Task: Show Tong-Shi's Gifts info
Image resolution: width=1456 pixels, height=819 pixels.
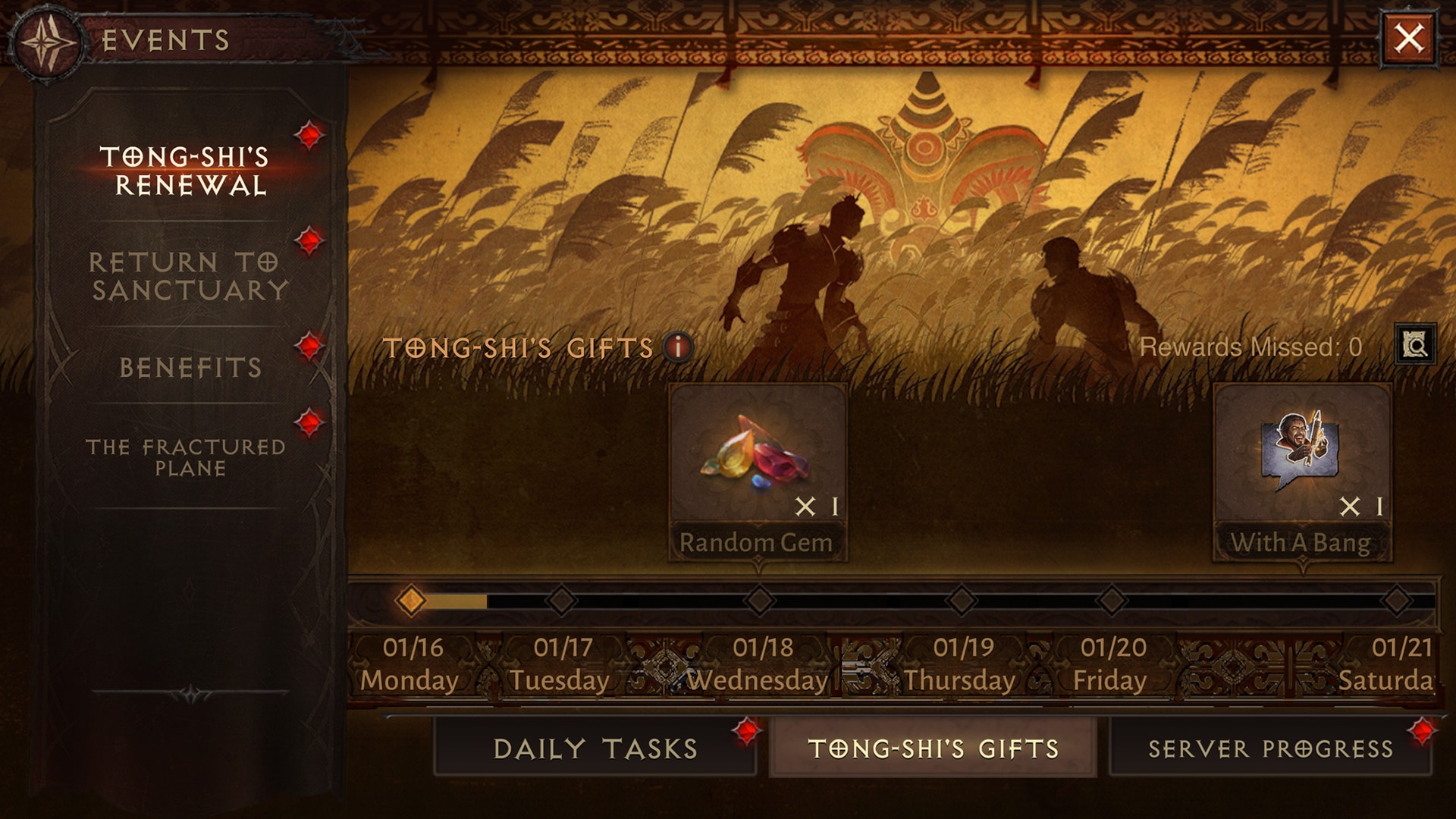Action: click(678, 347)
